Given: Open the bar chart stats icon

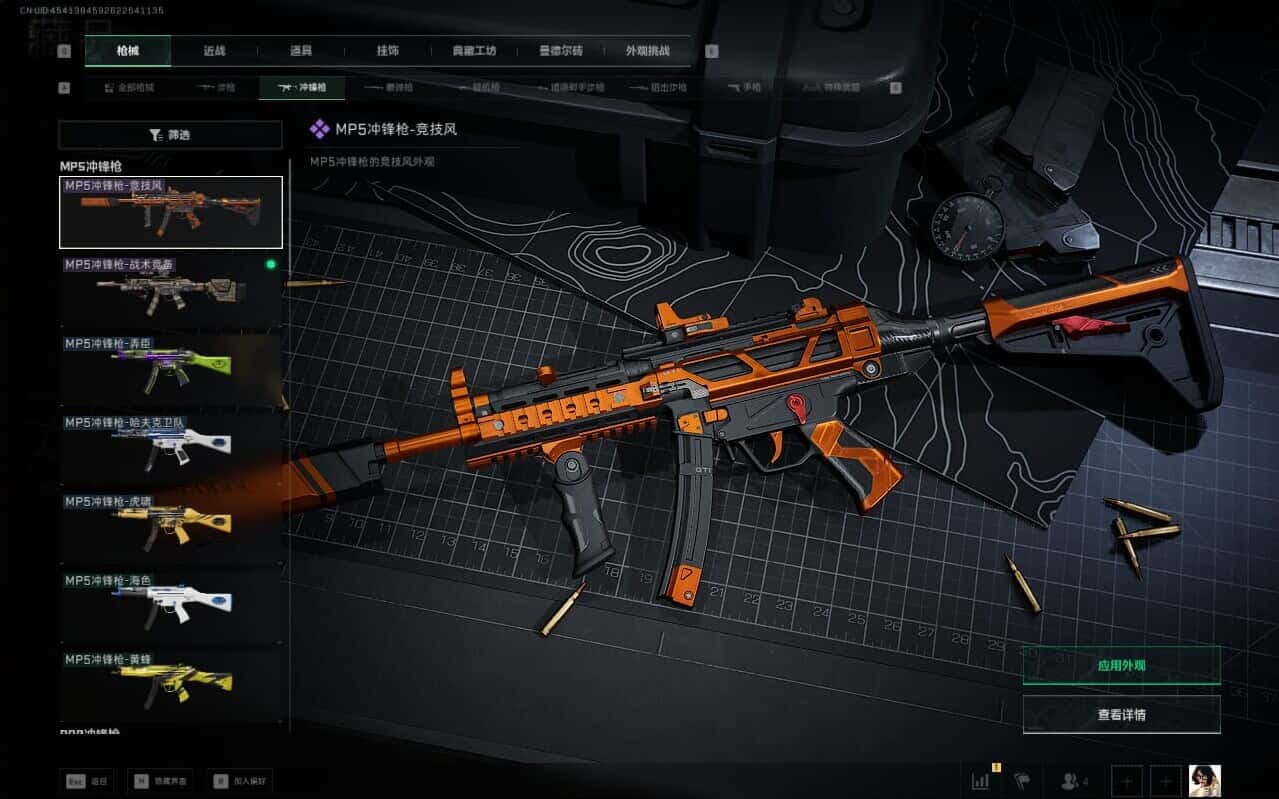Looking at the screenshot, I should (982, 781).
